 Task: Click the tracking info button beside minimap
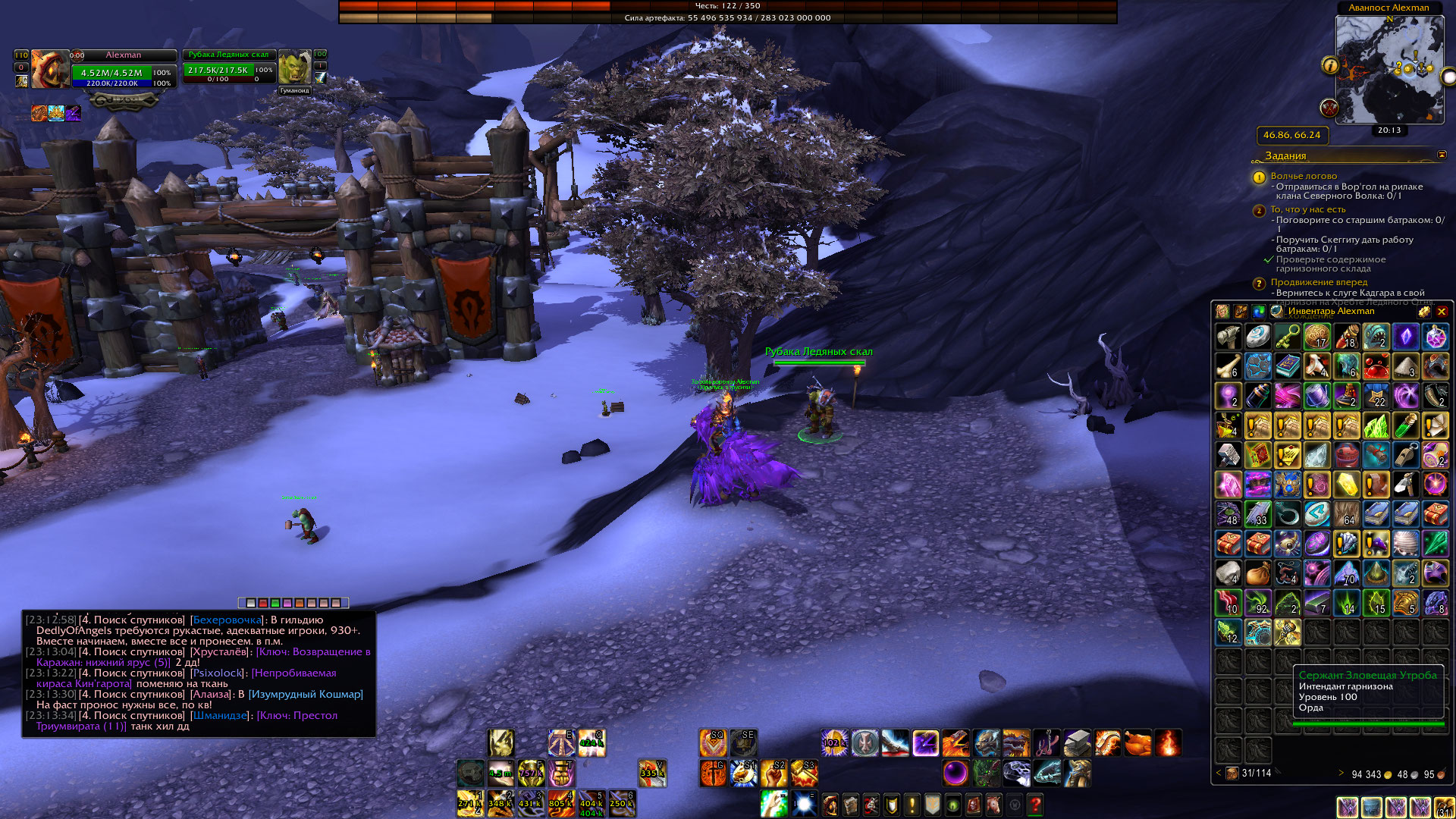(1330, 65)
